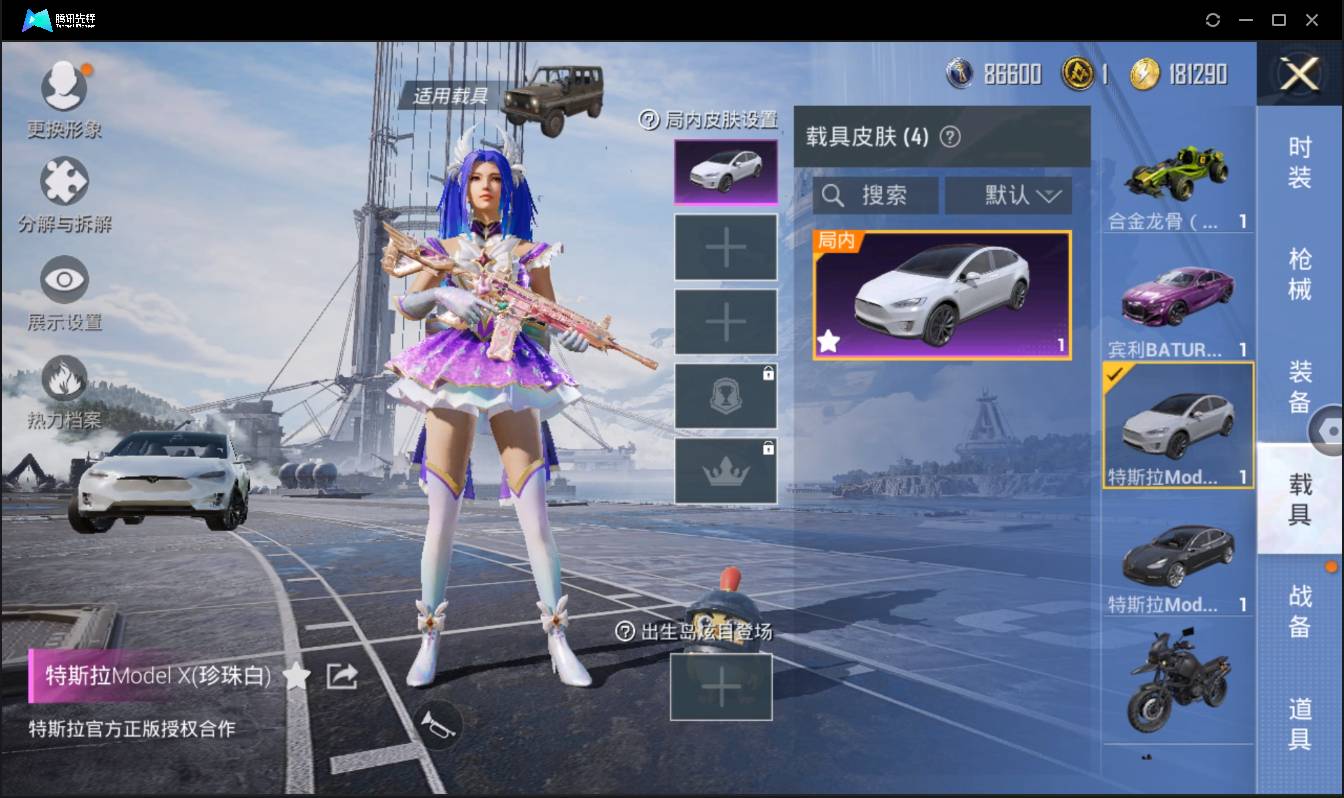Select the black motorcycle skin
The width and height of the screenshot is (1344, 798).
[1178, 680]
